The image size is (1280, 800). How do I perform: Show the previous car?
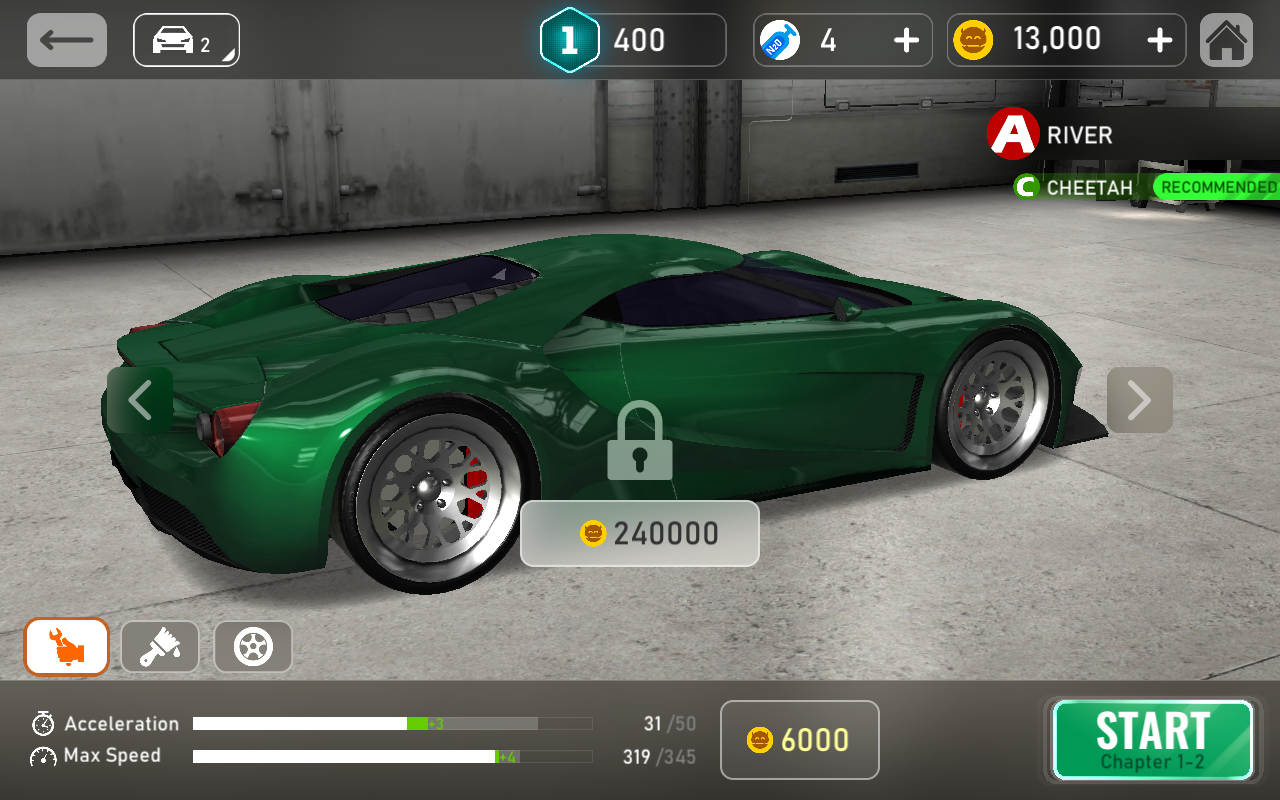140,400
